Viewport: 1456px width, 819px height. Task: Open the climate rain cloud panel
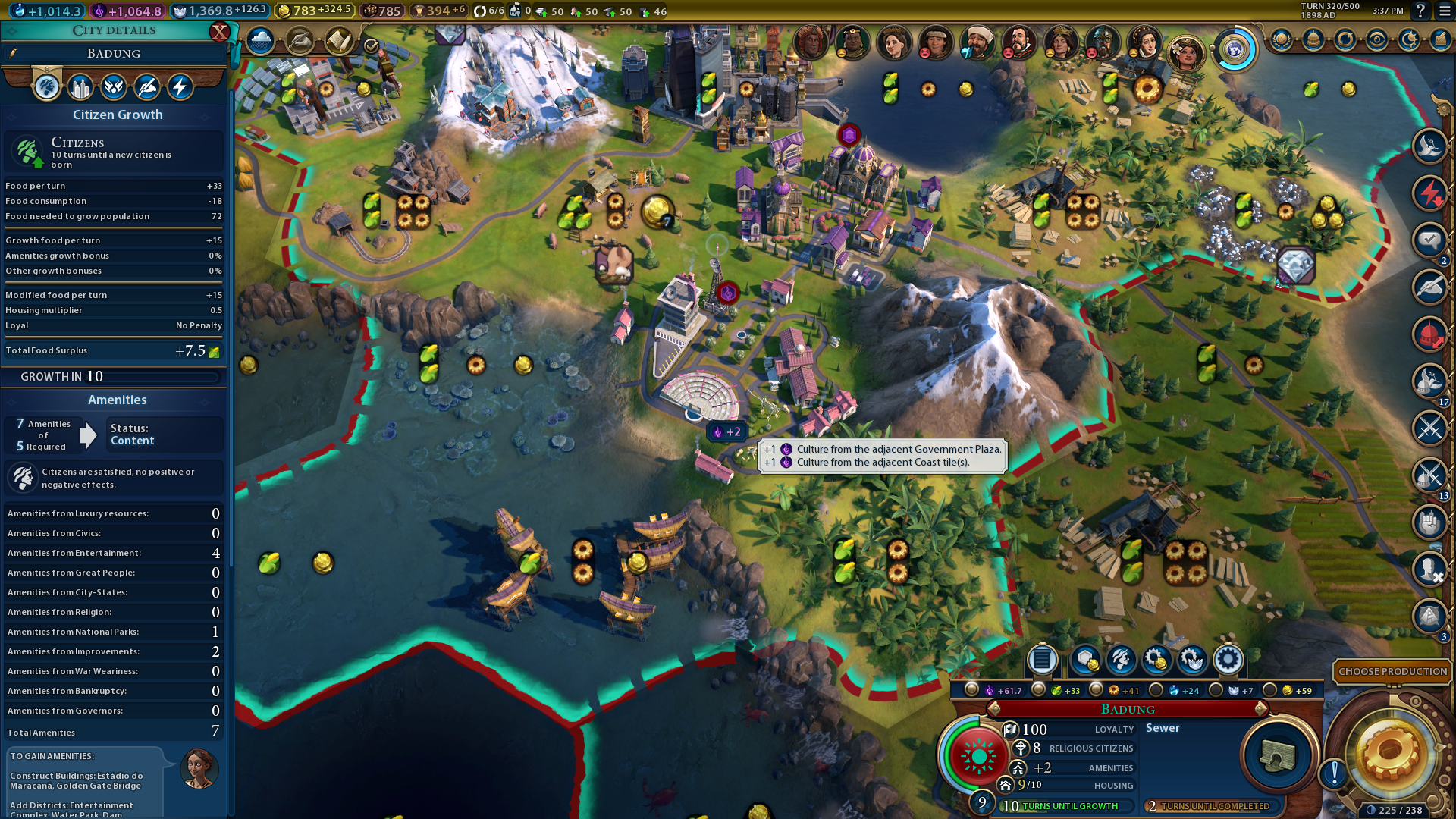tap(260, 41)
